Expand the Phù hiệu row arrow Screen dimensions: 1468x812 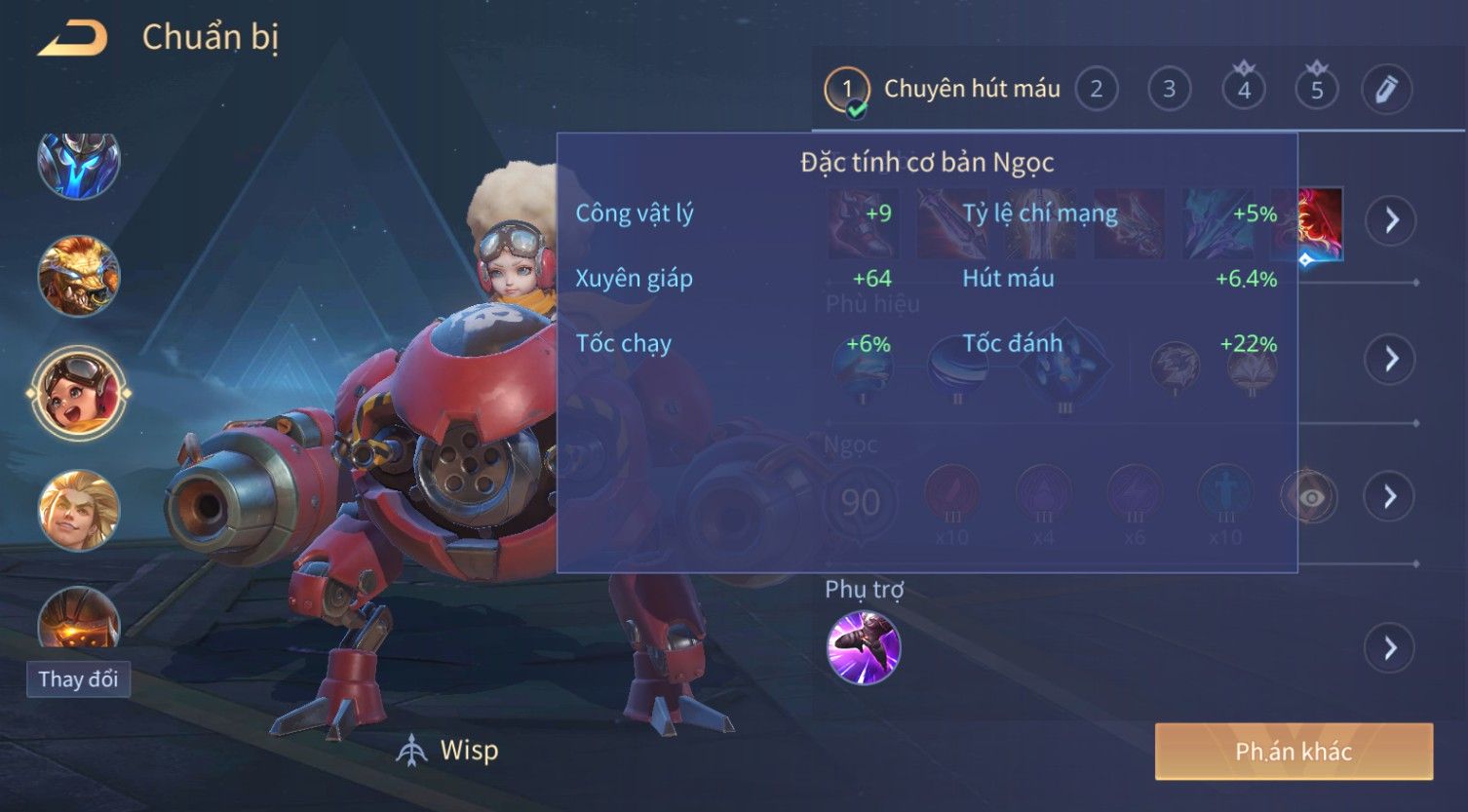pos(1390,359)
